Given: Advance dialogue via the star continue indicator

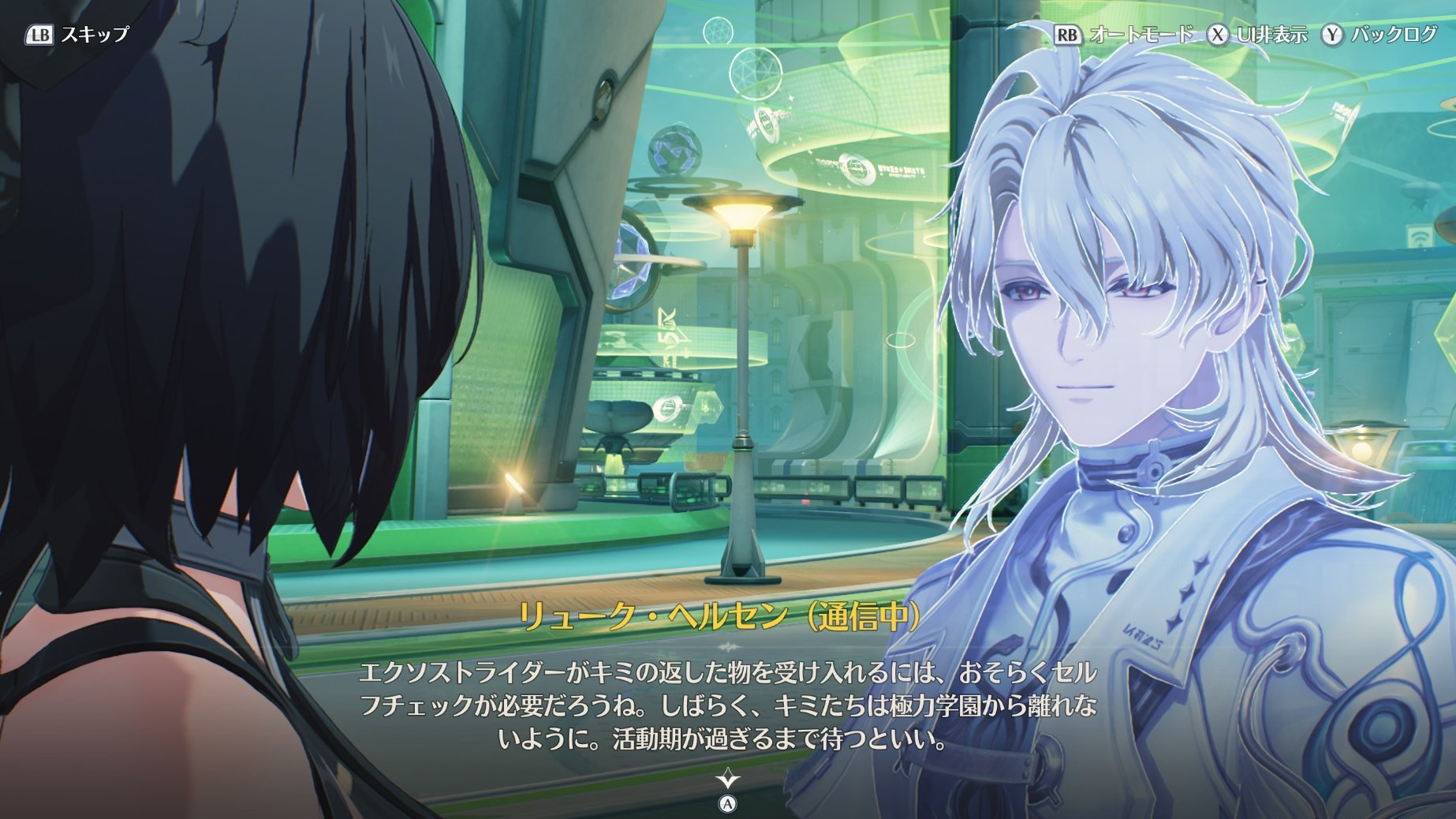Looking at the screenshot, I should pos(727,780).
